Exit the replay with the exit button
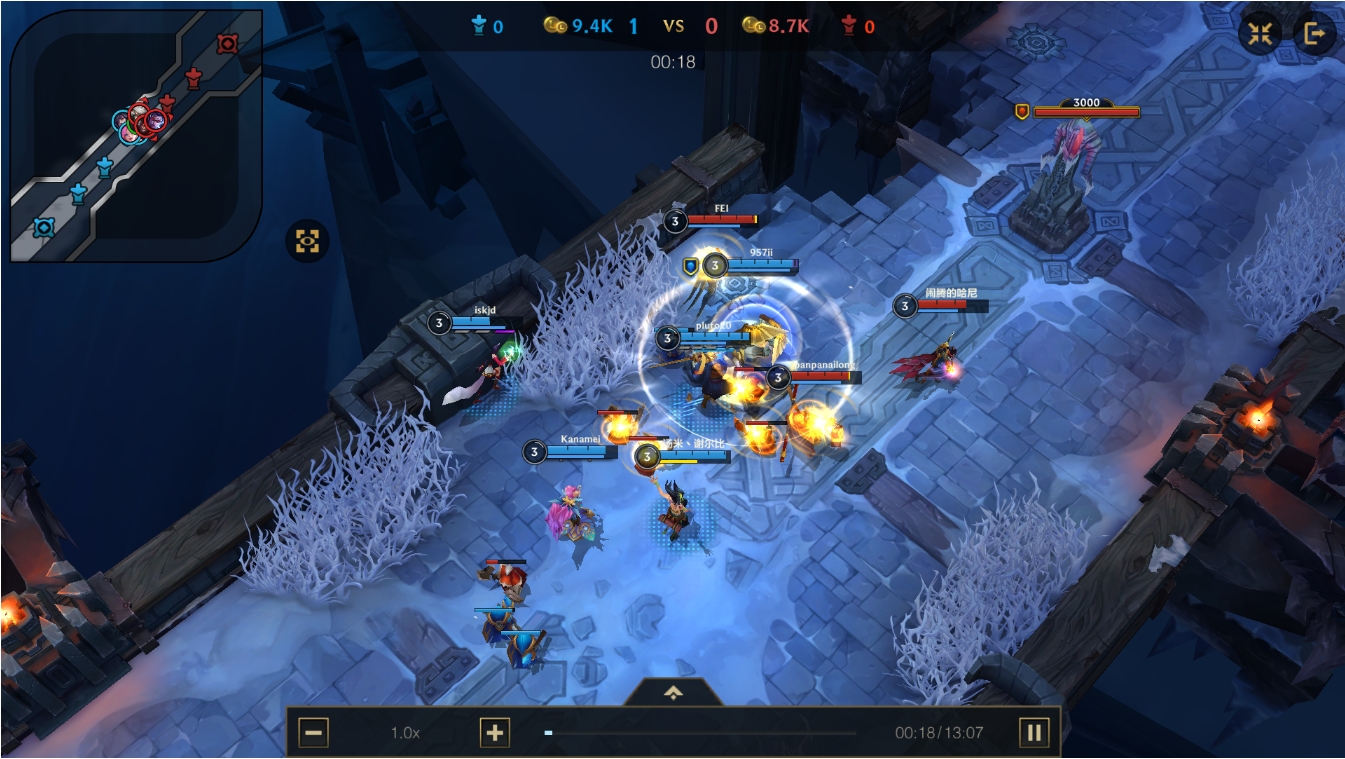Image resolution: width=1345 pixels, height=759 pixels. pyautogui.click(x=1314, y=33)
